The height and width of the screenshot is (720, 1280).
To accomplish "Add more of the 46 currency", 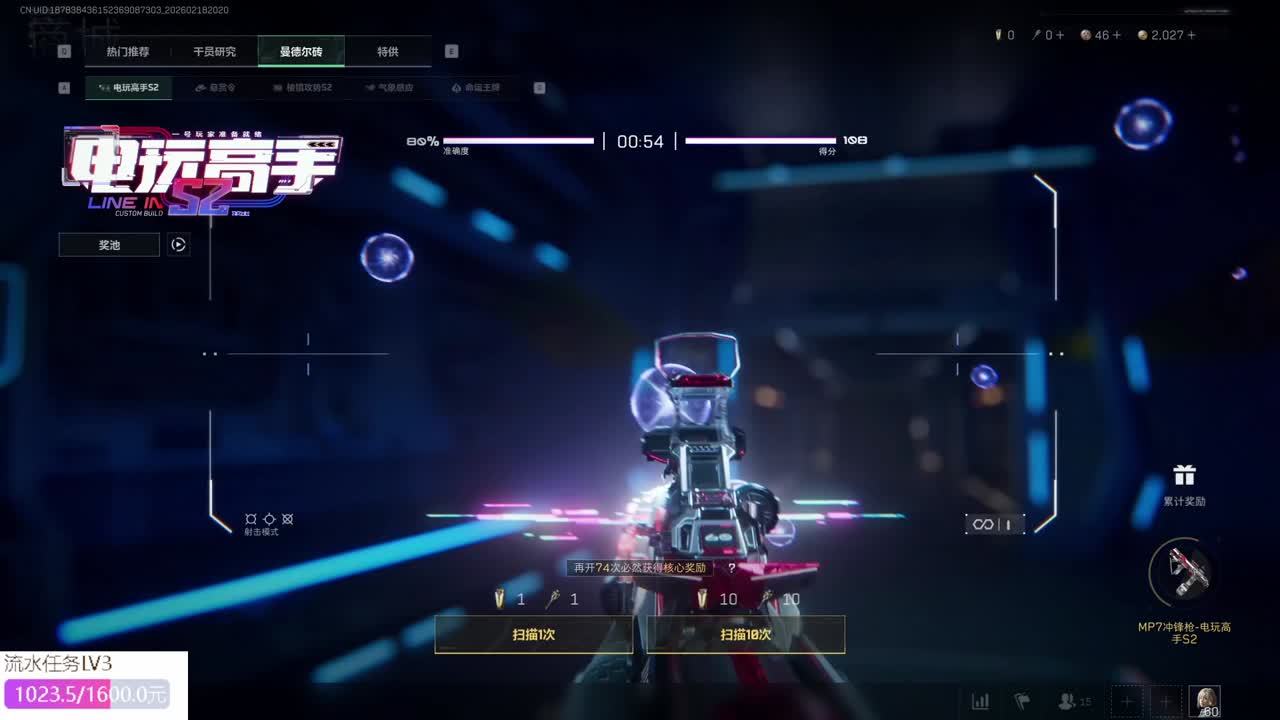I will pyautogui.click(x=1116, y=35).
